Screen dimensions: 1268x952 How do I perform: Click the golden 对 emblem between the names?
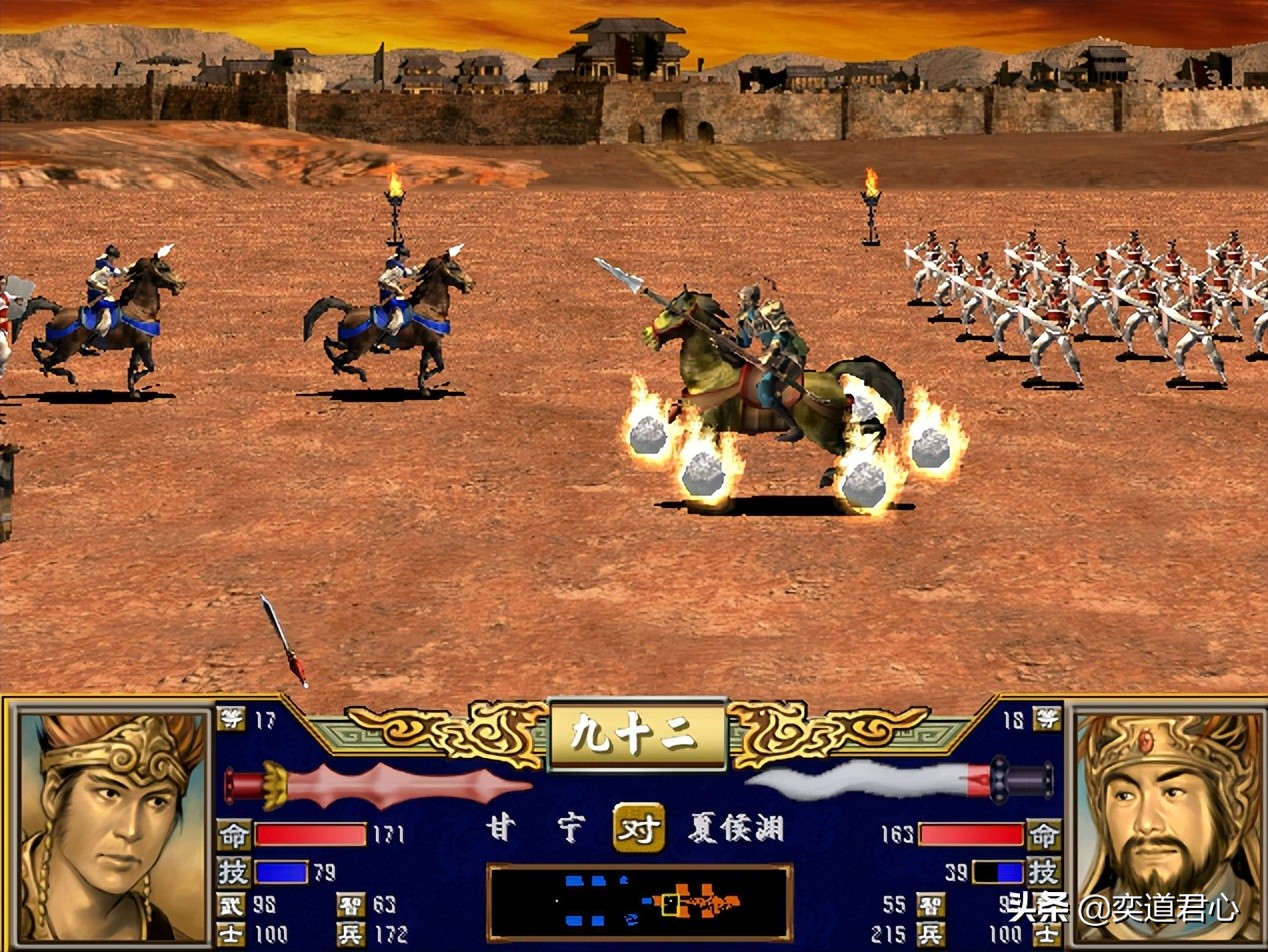(639, 828)
